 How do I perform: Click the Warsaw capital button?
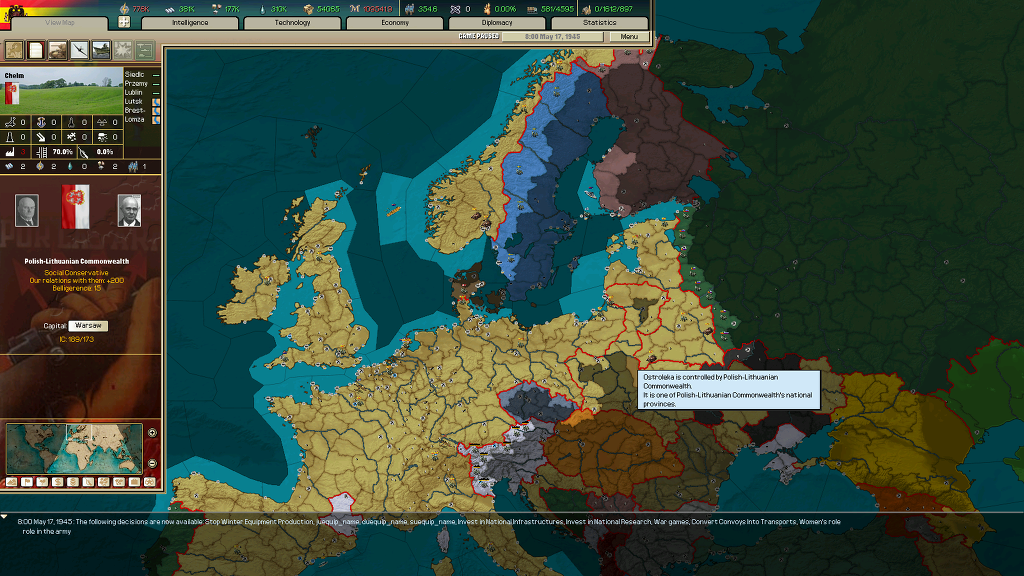(89, 325)
